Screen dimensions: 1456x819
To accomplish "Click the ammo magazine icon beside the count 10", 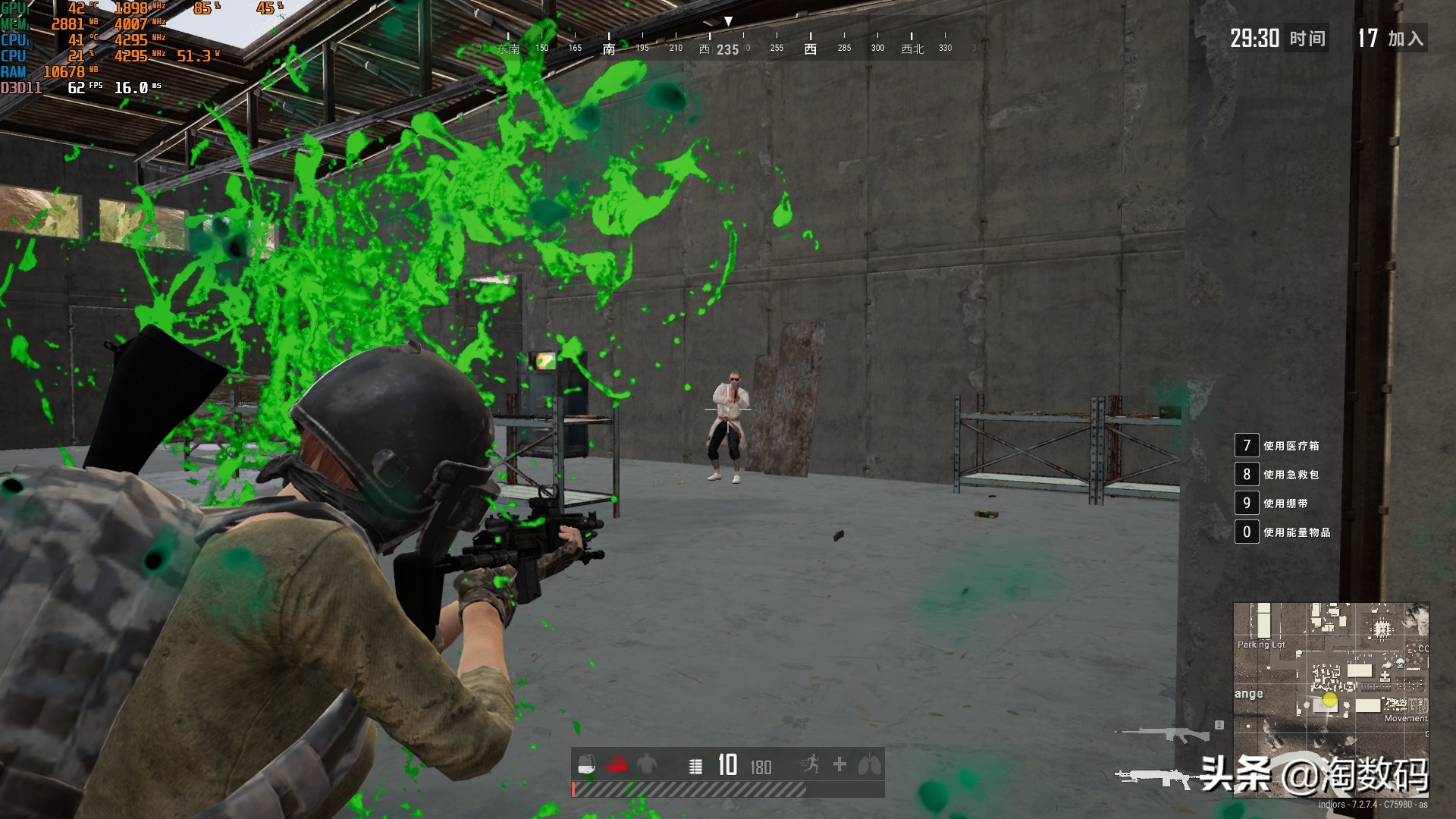I will click(x=698, y=766).
